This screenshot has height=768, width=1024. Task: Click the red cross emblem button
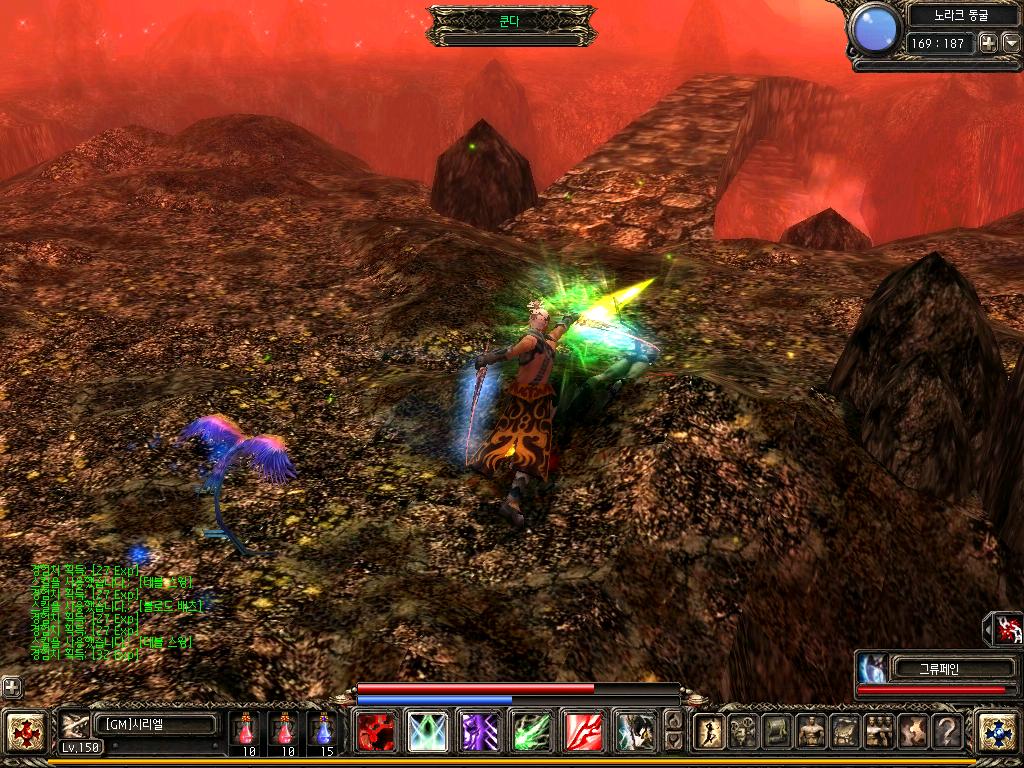[x=24, y=731]
